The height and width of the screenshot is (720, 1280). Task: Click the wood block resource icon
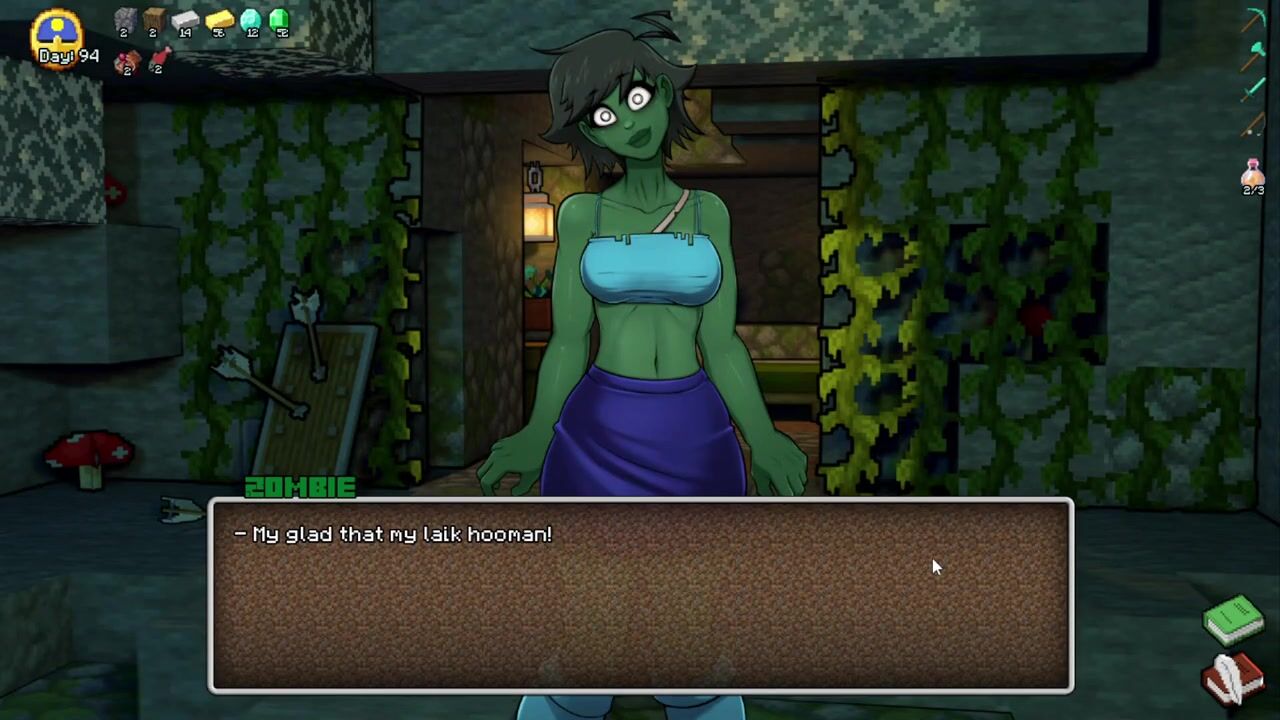pyautogui.click(x=154, y=21)
